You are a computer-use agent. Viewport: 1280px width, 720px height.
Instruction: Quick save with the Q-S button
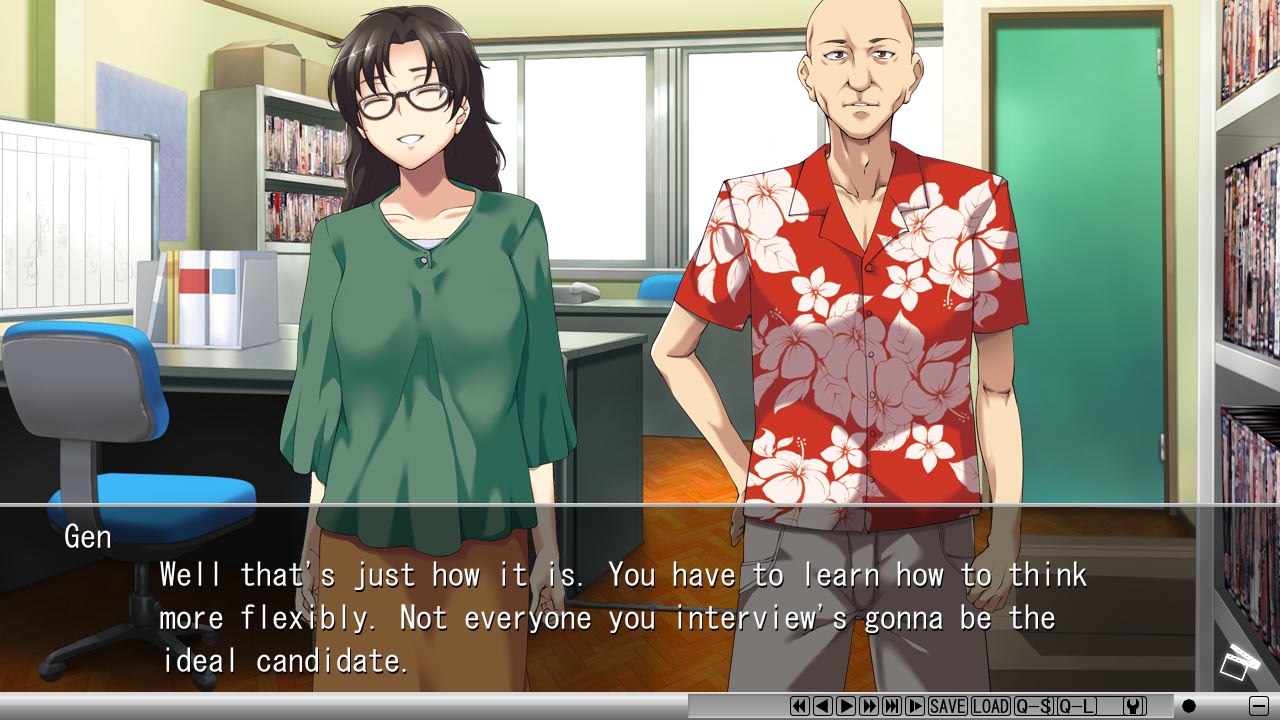1034,706
